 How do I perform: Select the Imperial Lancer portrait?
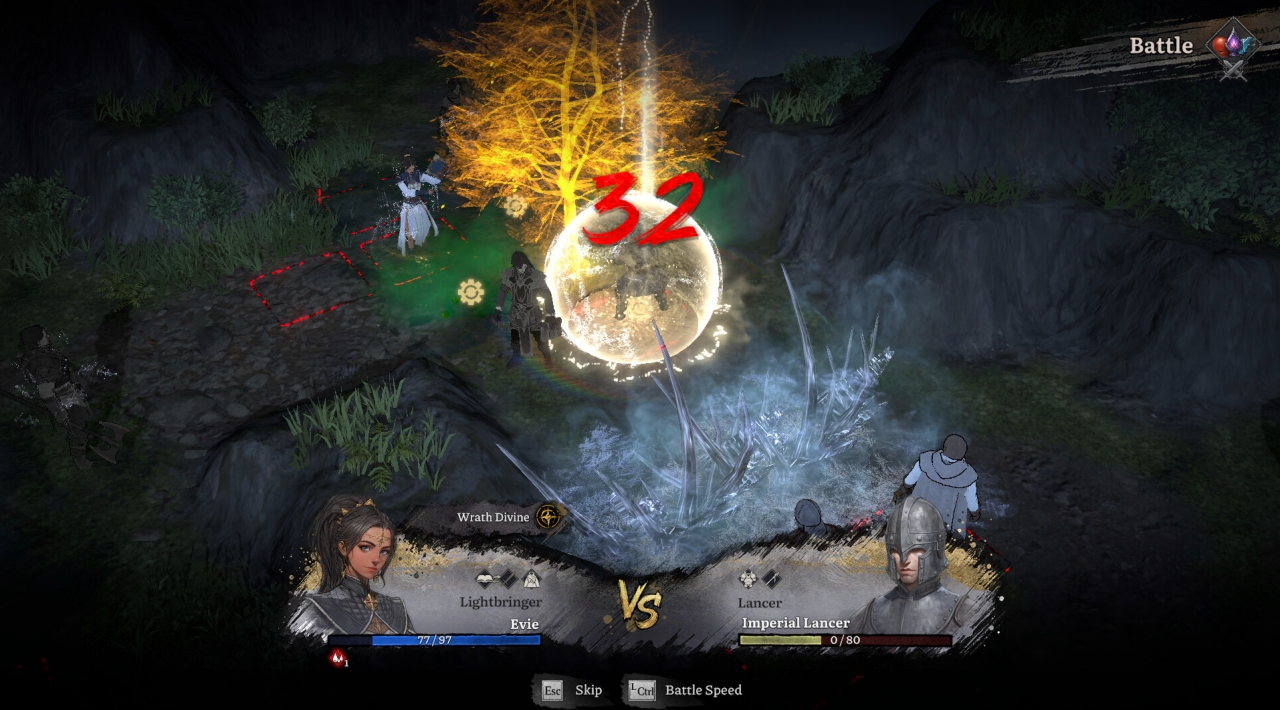tap(912, 572)
